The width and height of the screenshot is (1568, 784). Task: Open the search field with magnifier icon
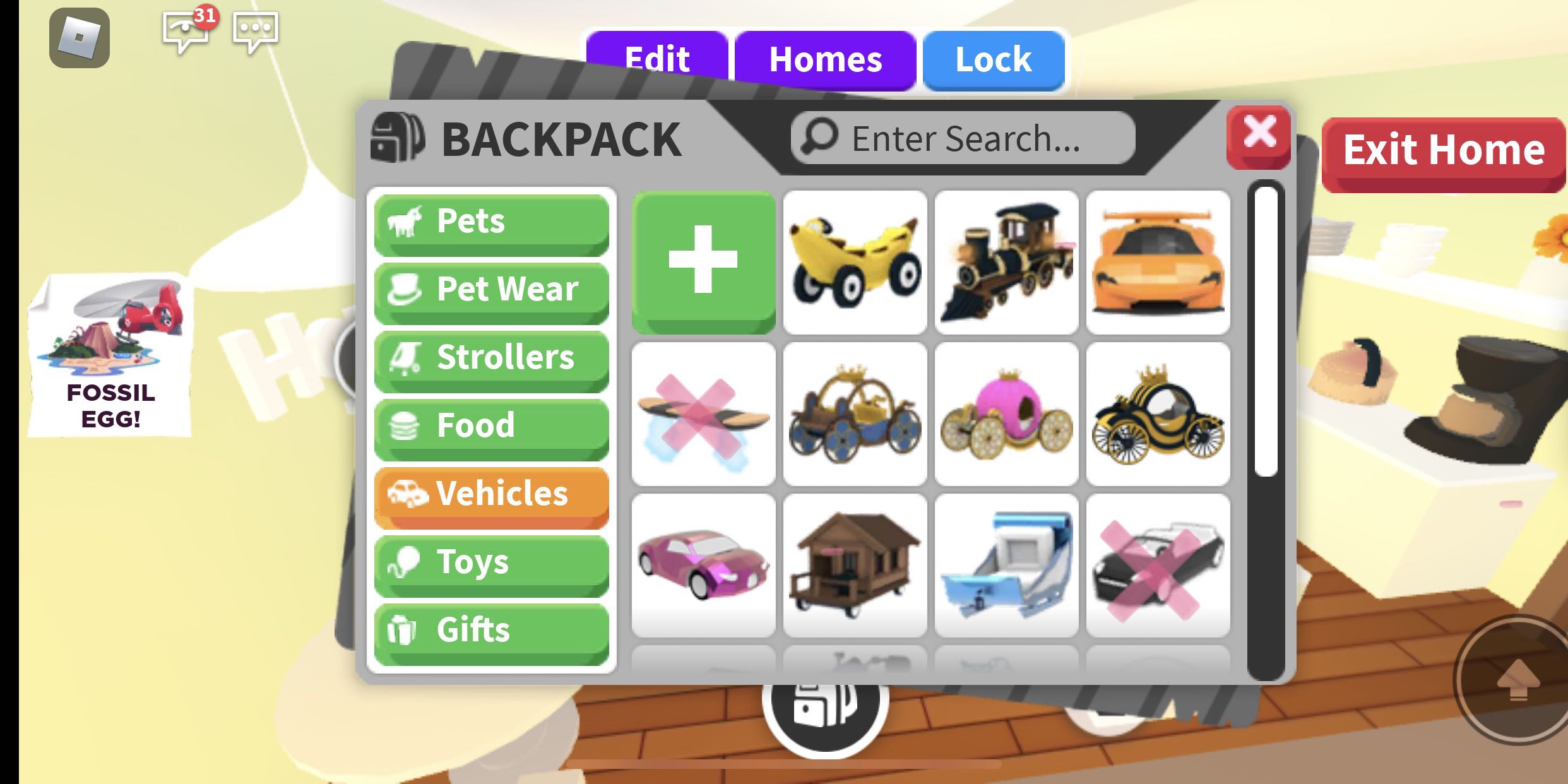tap(961, 138)
